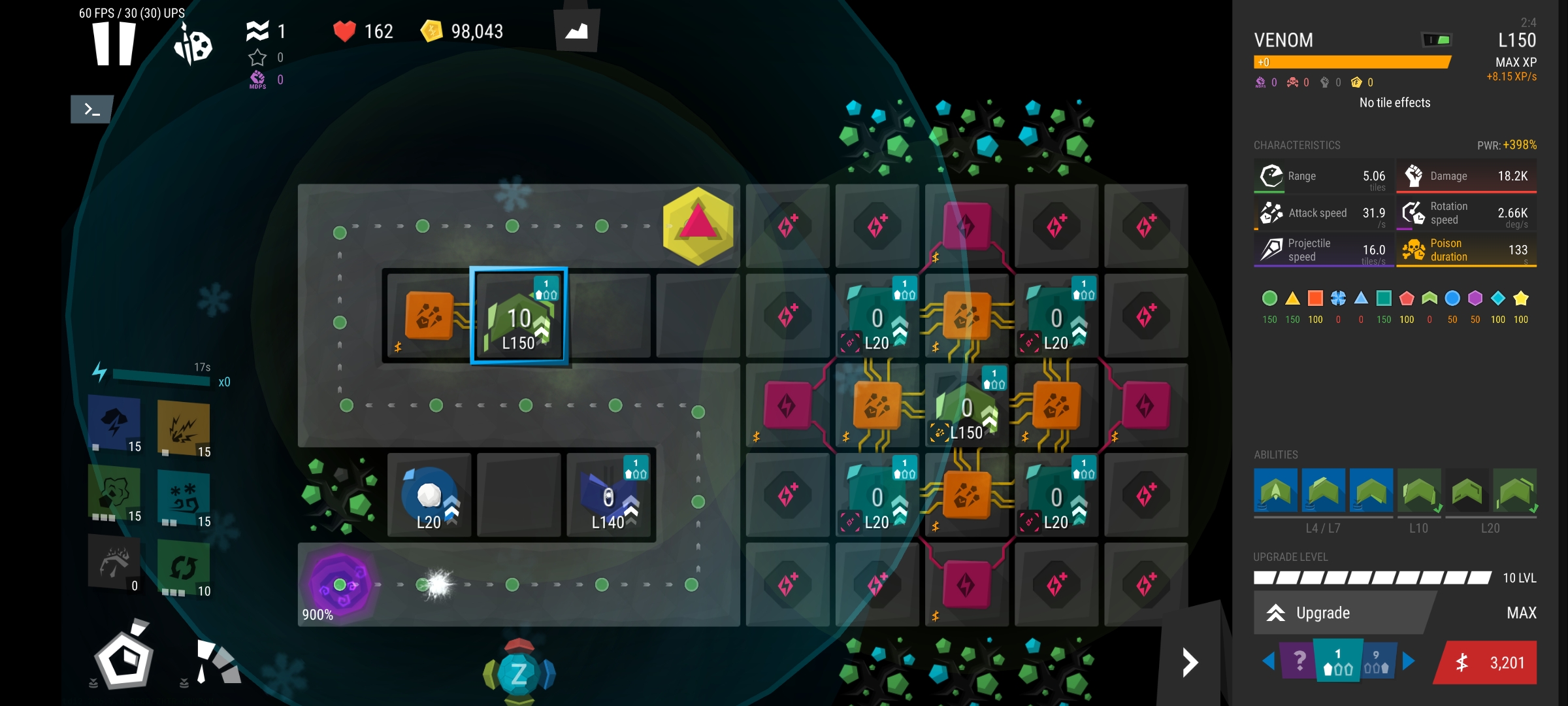Trigger the teal windstorm ability
Viewport: 1568px width, 706px height.
(184, 499)
